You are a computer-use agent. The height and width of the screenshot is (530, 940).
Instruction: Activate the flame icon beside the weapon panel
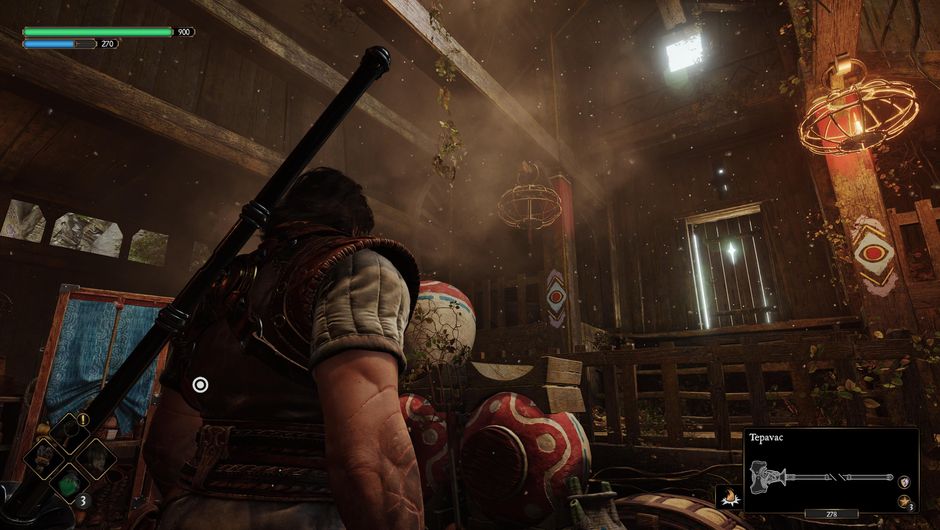click(728, 494)
